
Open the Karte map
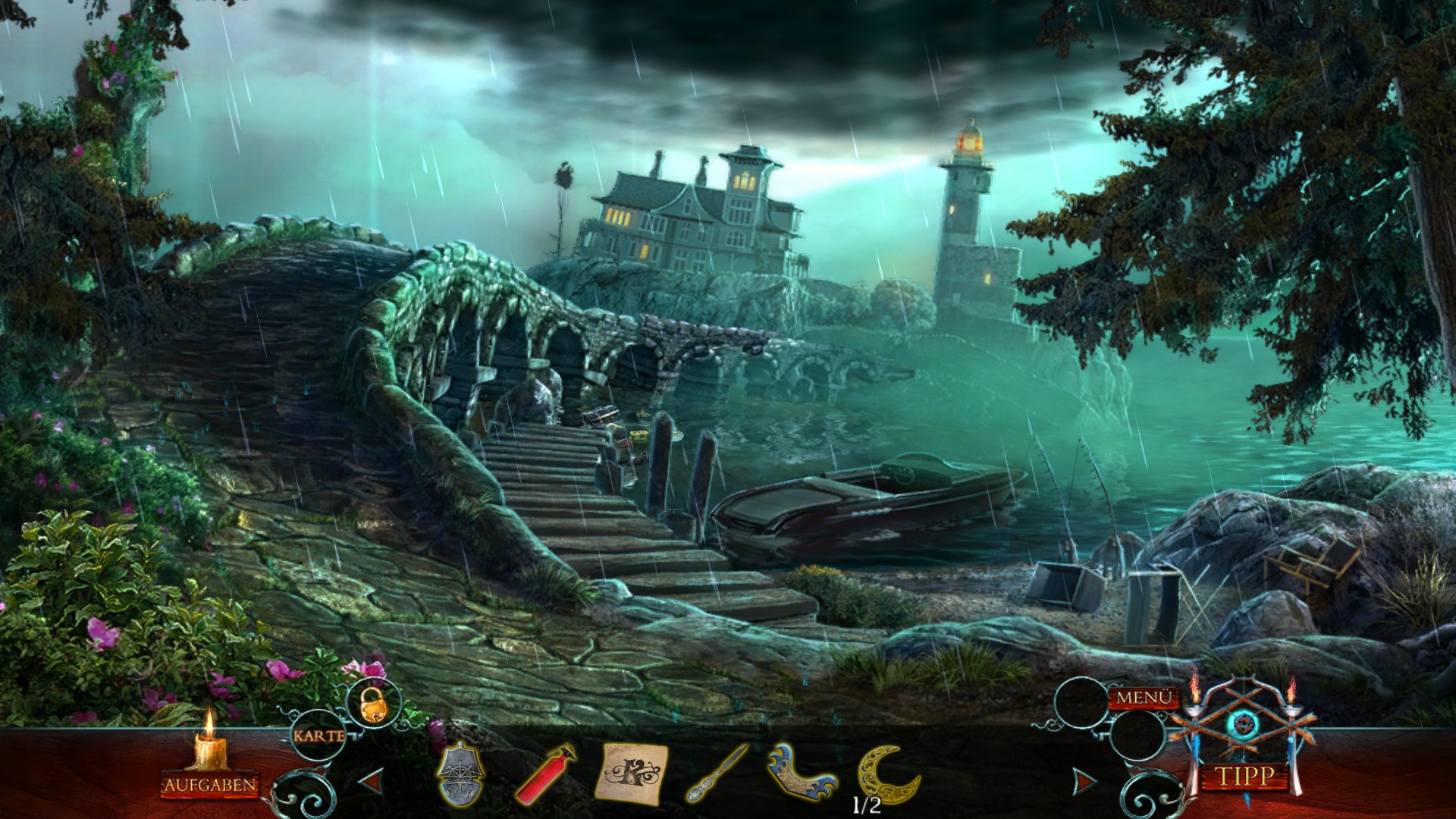tap(318, 735)
